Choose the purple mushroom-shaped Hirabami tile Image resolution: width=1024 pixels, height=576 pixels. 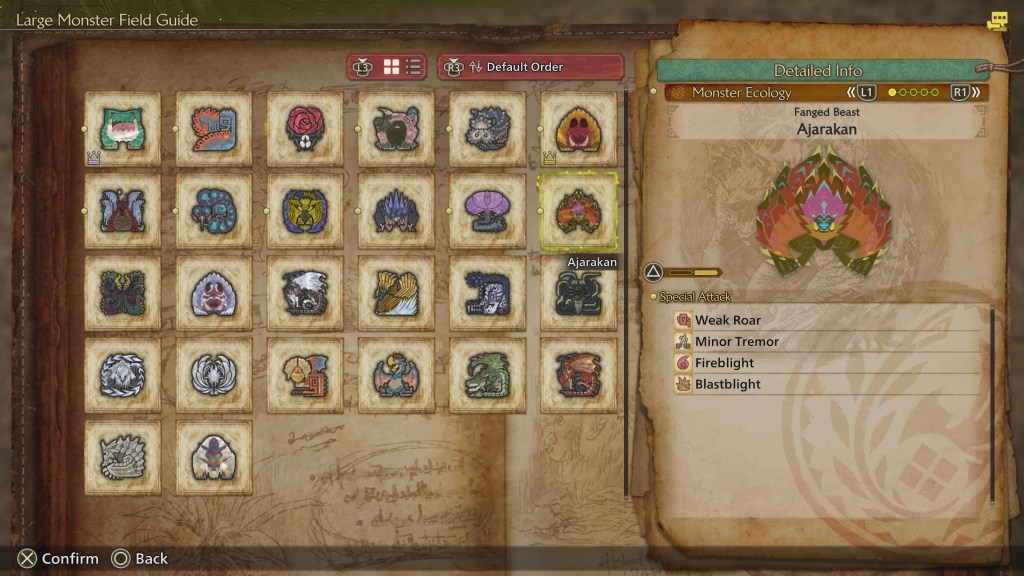pyautogui.click(x=487, y=211)
